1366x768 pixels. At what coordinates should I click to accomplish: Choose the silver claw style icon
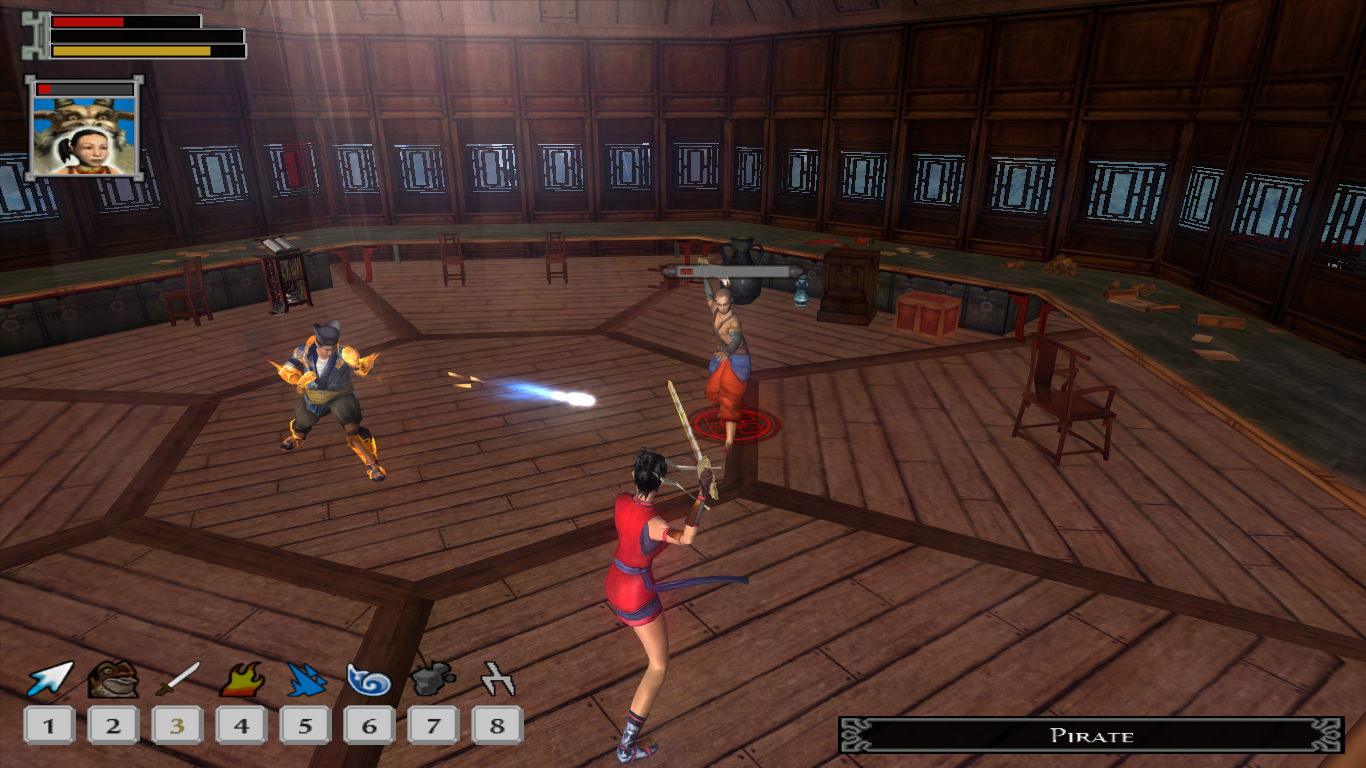(497, 680)
